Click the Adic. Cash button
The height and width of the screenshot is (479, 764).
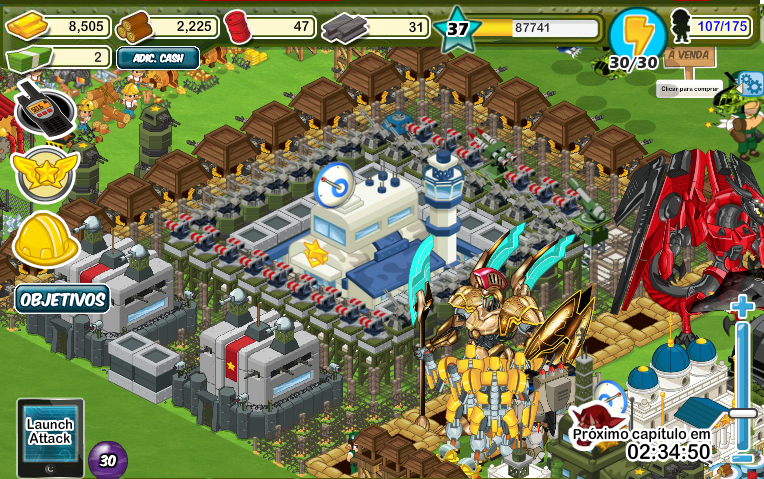pos(158,58)
